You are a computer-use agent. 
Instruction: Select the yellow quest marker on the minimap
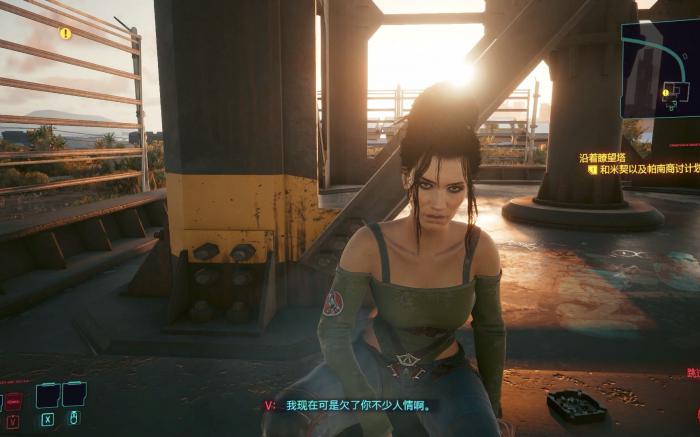tap(666, 92)
